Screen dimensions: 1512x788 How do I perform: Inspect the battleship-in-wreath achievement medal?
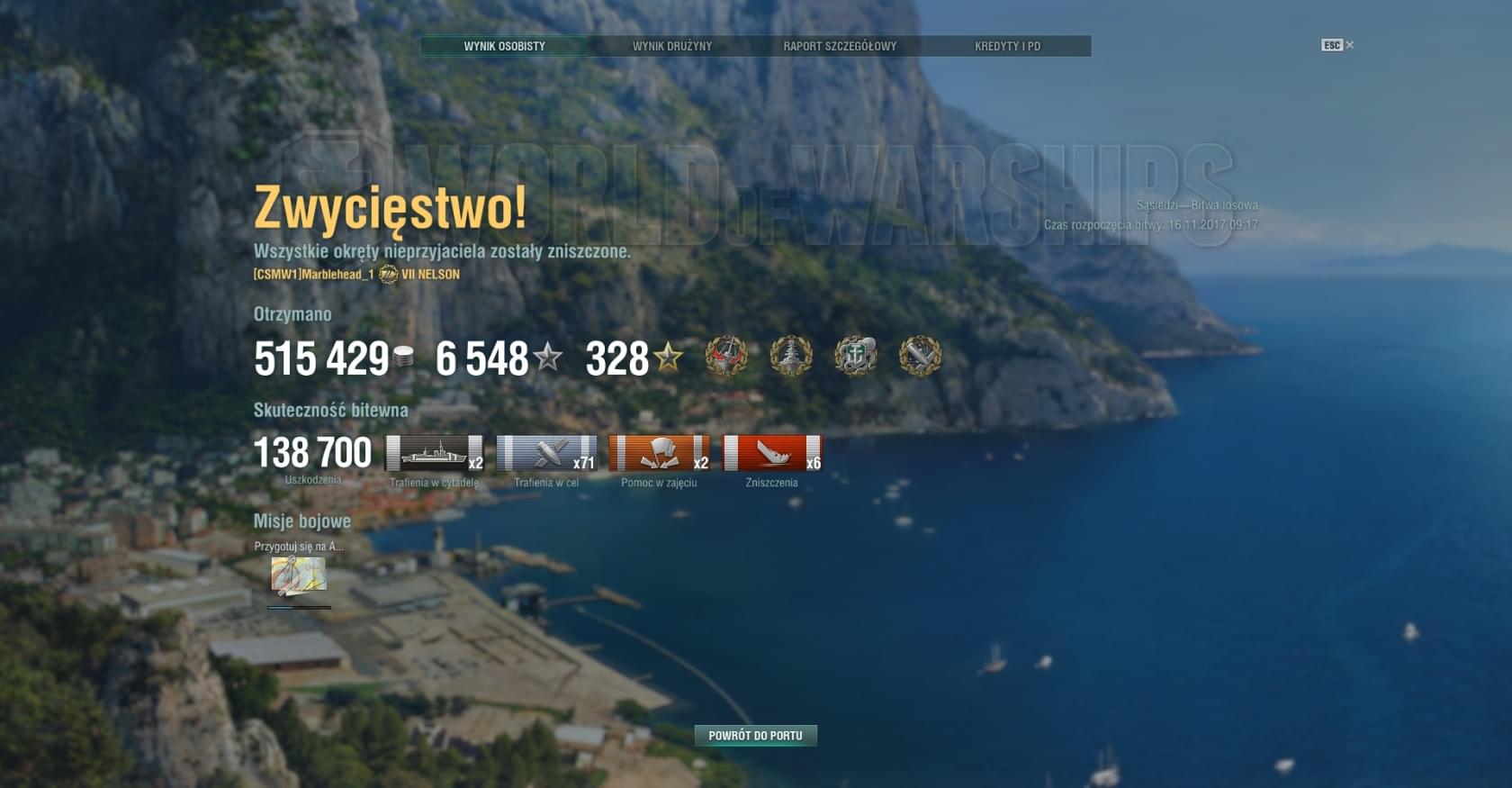coord(791,357)
